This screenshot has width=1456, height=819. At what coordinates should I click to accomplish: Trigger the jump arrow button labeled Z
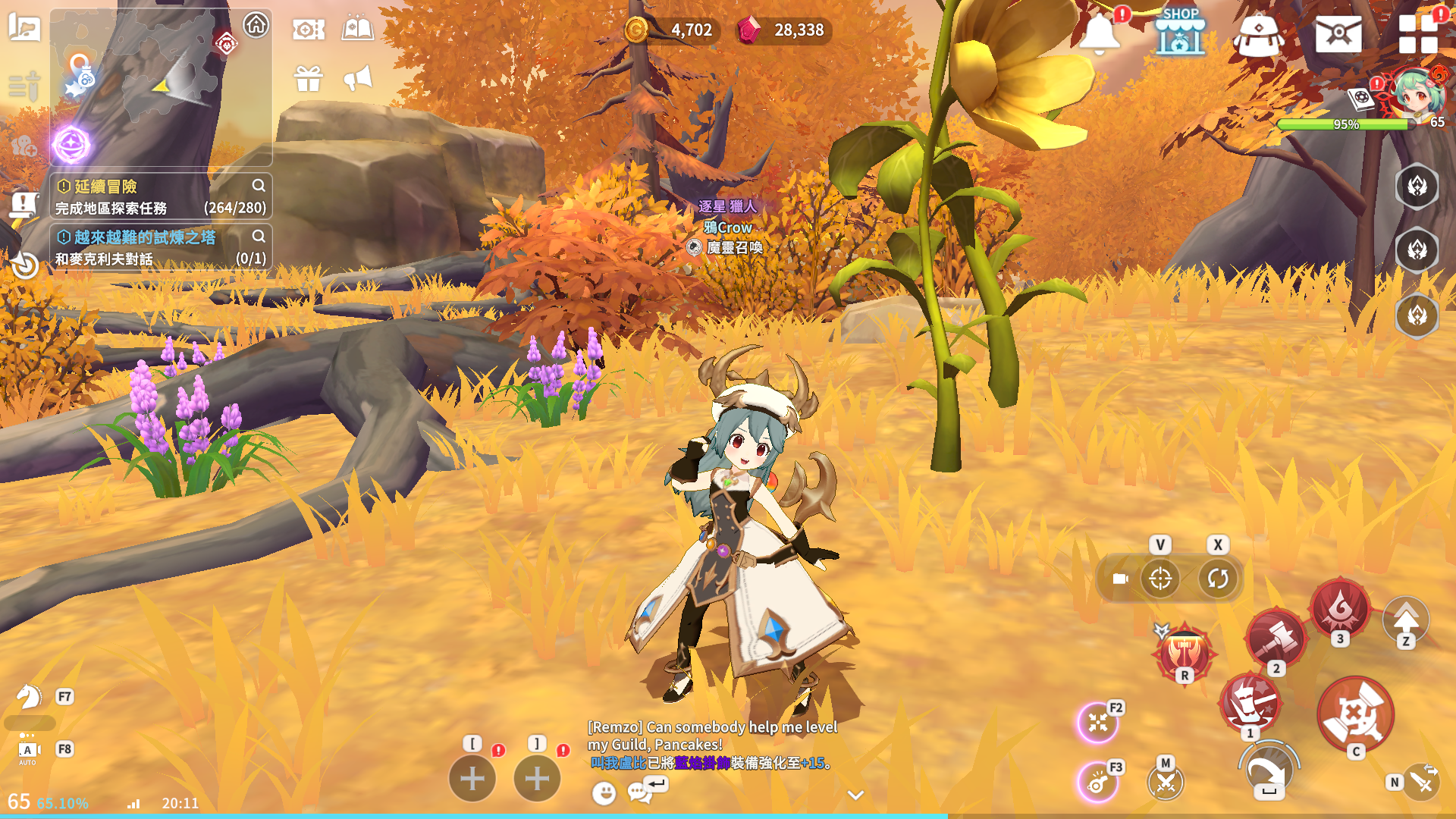[1406, 620]
